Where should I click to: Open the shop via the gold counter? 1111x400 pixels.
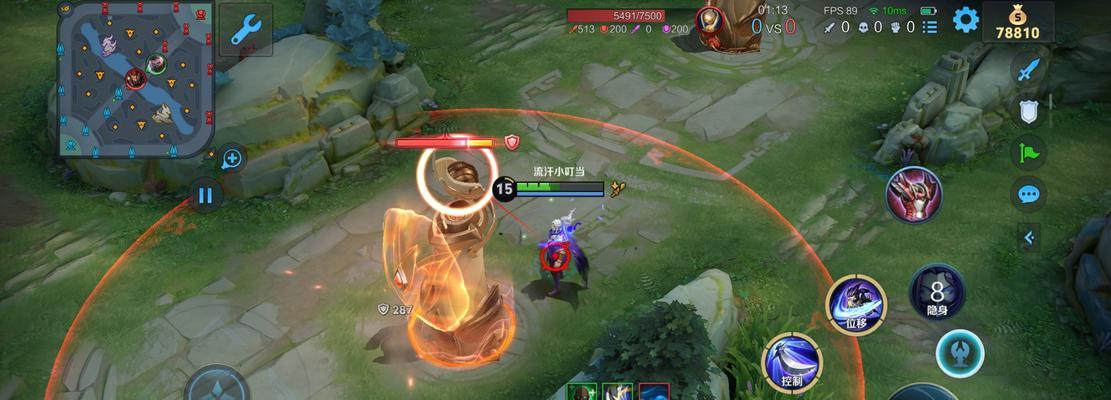tap(1017, 22)
